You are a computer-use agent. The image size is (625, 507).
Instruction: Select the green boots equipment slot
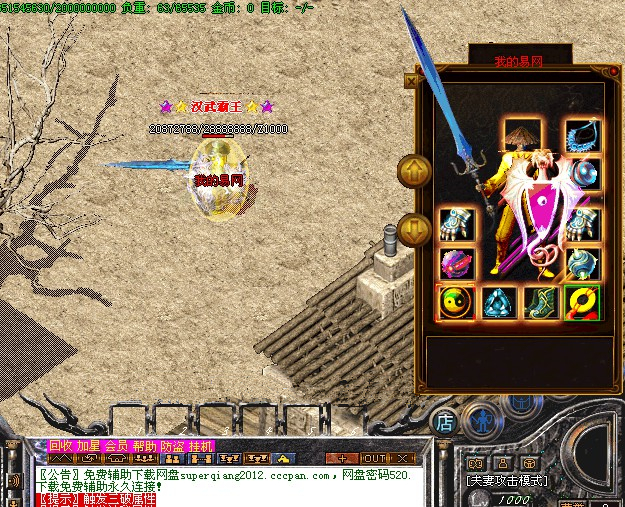click(x=541, y=303)
